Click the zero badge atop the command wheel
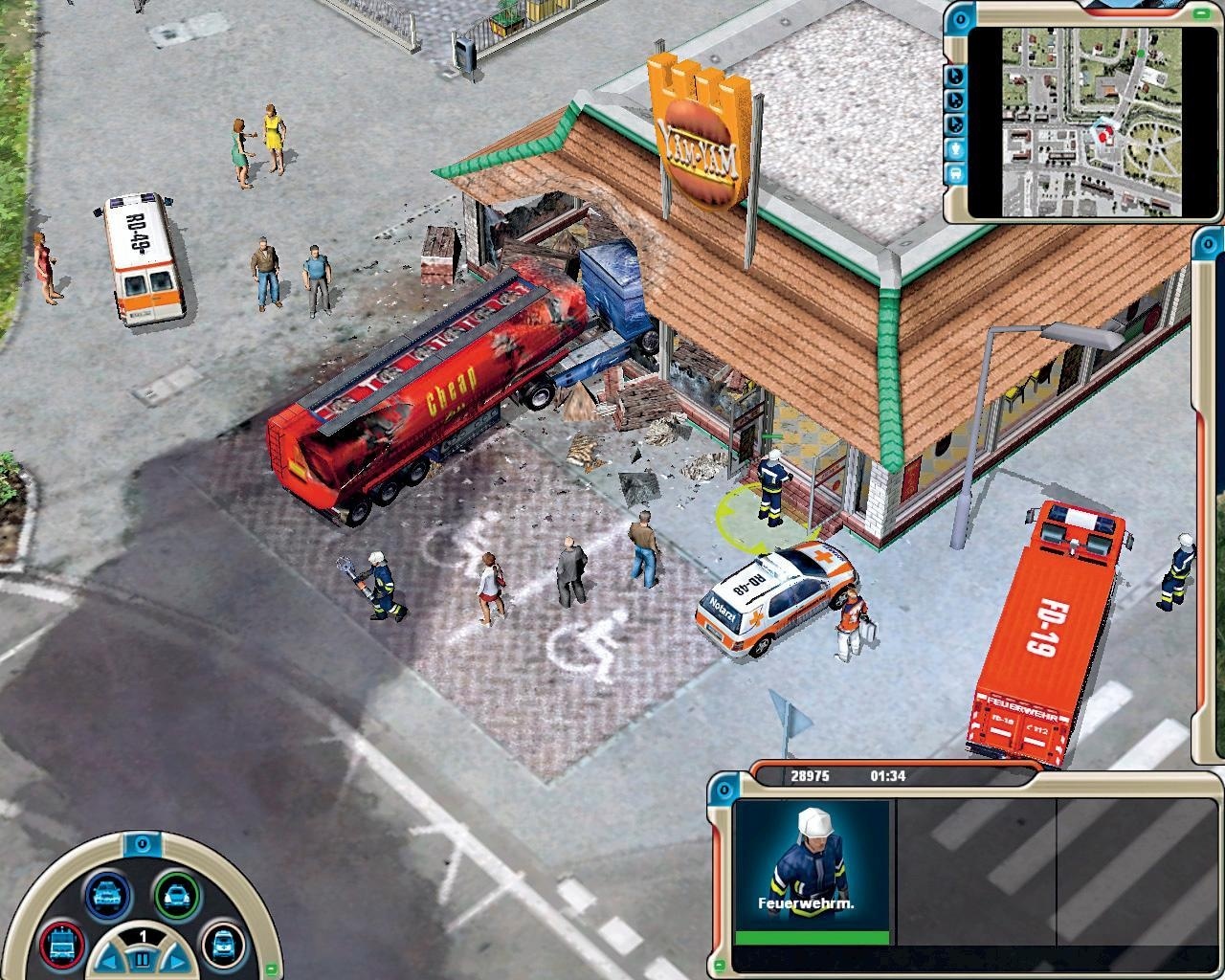Screen dimensions: 1225x980 coord(141,845)
